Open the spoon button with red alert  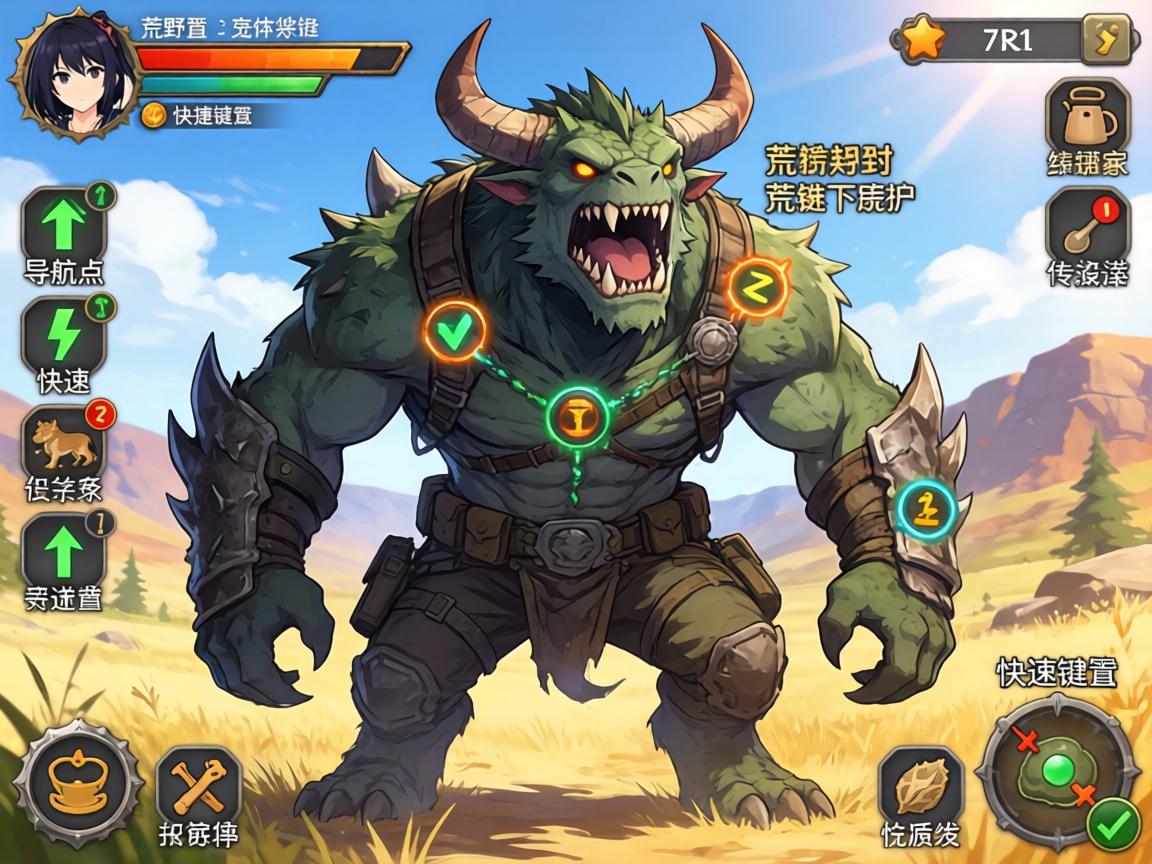(x=1086, y=229)
